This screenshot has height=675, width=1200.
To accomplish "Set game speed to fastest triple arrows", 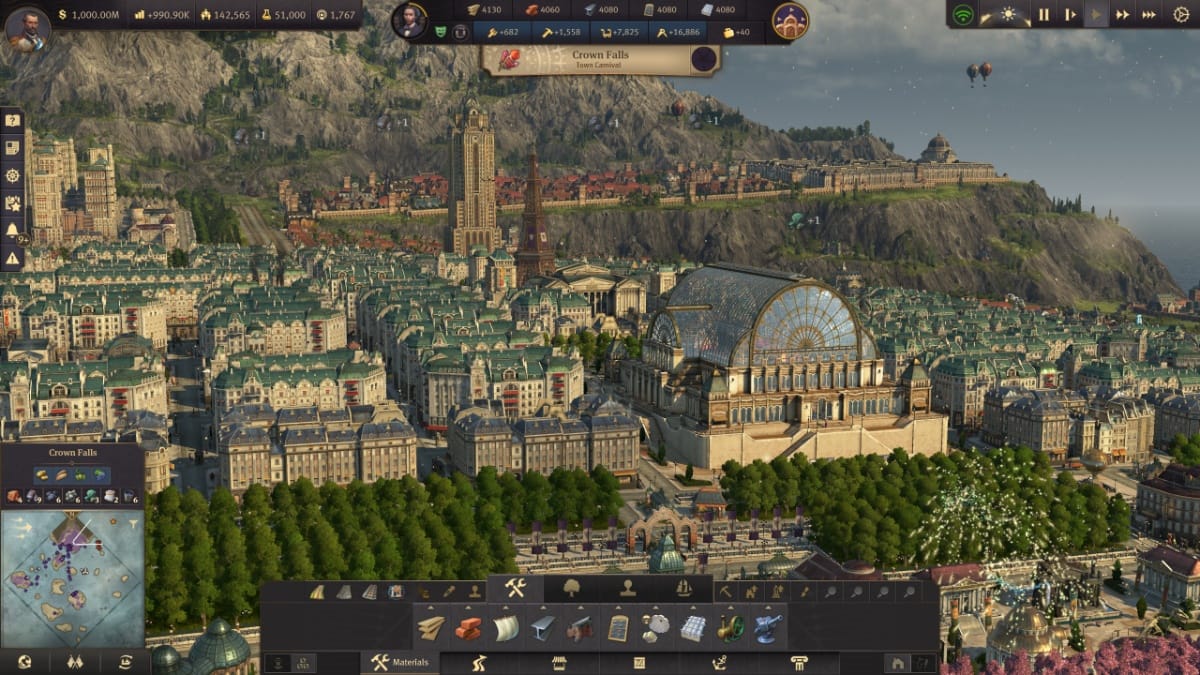I will [x=1149, y=15].
